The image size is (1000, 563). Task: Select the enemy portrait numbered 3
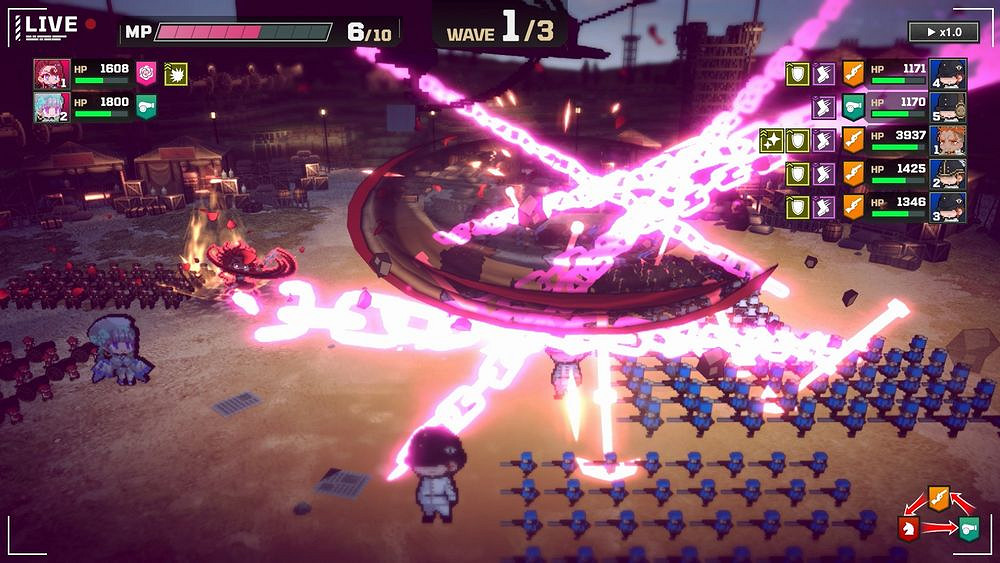[x=946, y=207]
